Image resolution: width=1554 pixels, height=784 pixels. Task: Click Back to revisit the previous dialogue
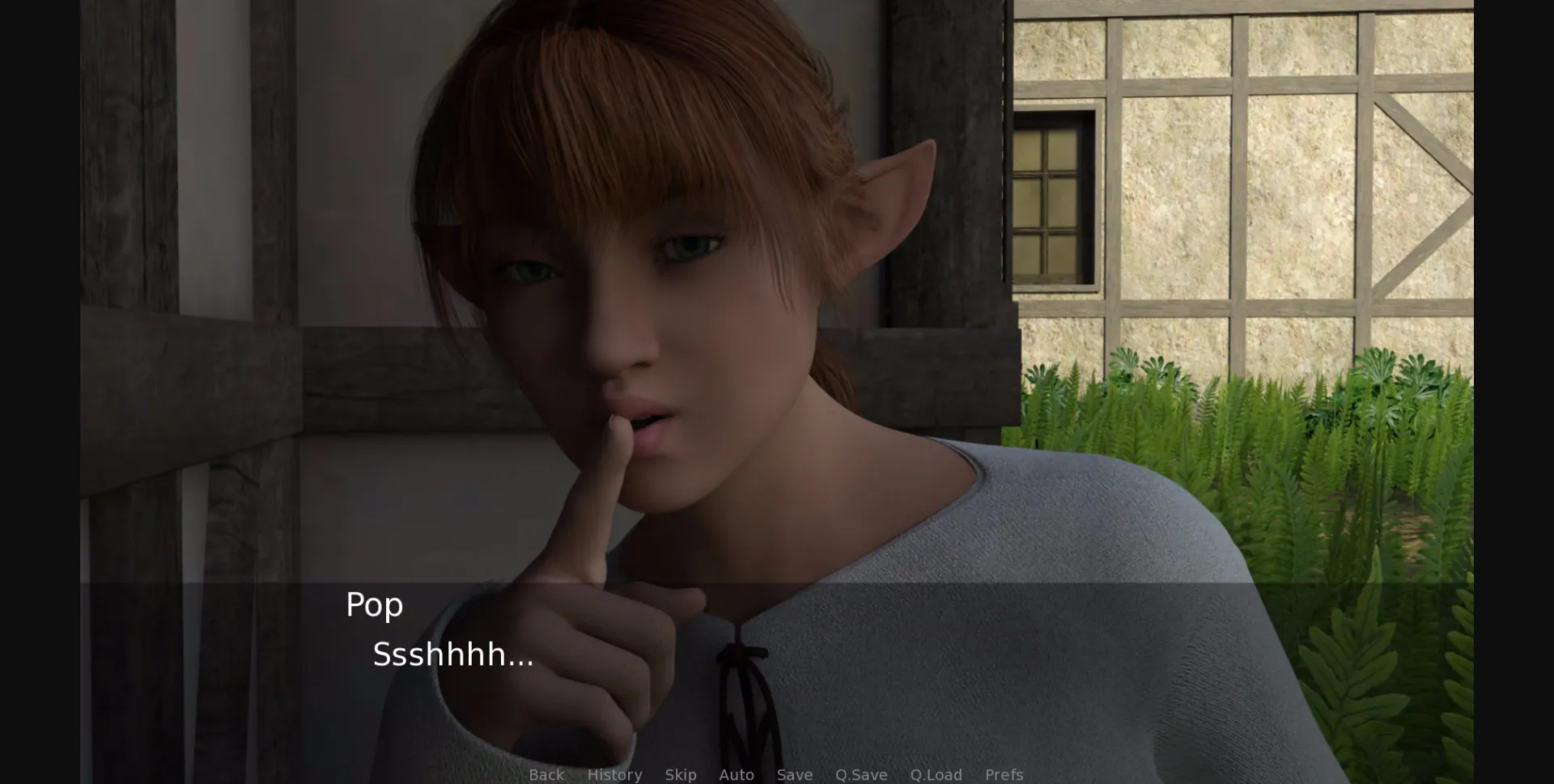(x=547, y=774)
